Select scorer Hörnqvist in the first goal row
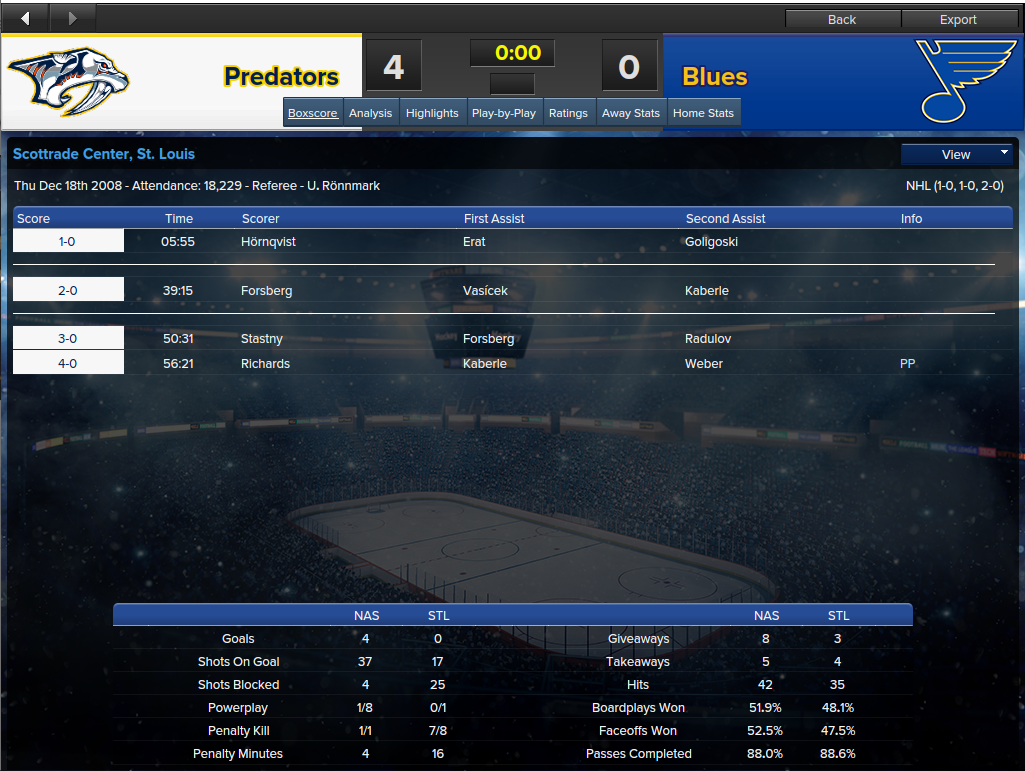This screenshot has height=771, width=1025. (268, 241)
